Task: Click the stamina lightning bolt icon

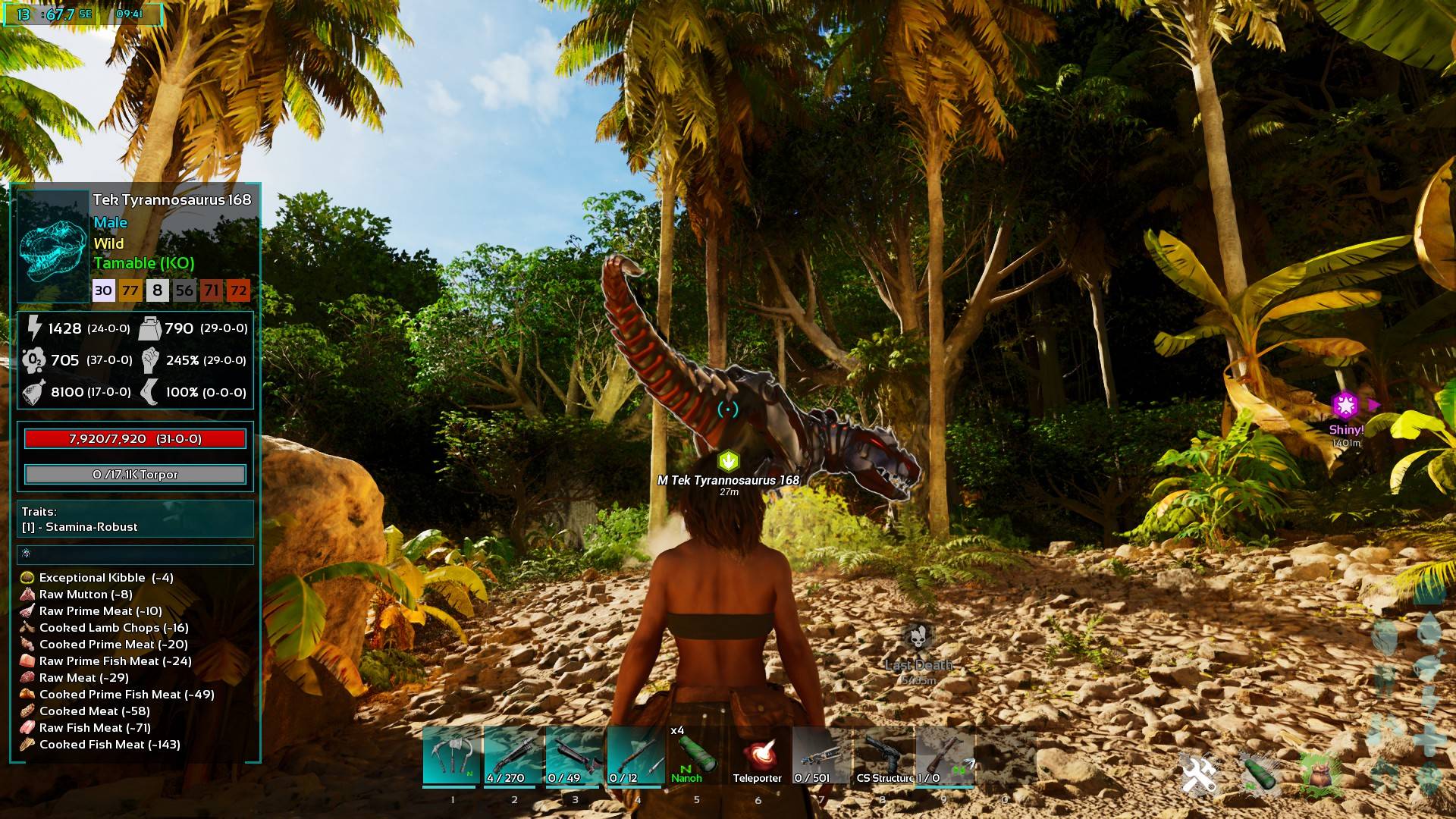Action: (x=34, y=328)
